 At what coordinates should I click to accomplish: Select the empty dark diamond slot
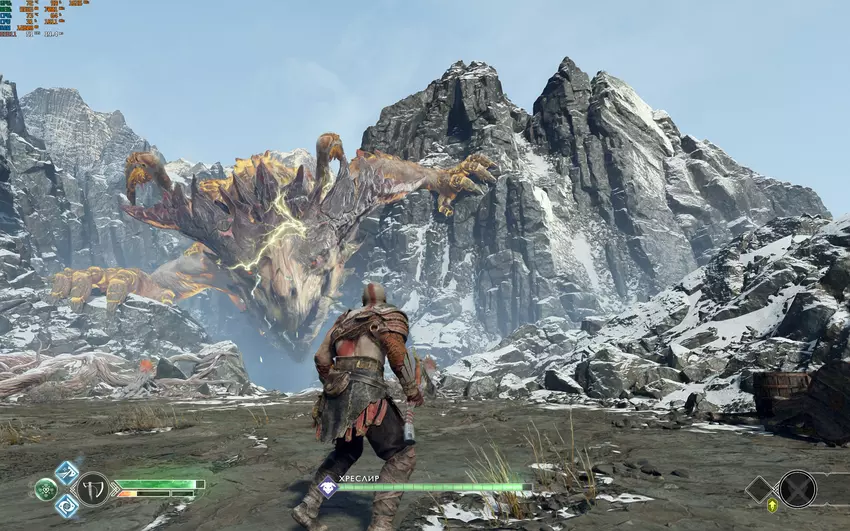759,489
